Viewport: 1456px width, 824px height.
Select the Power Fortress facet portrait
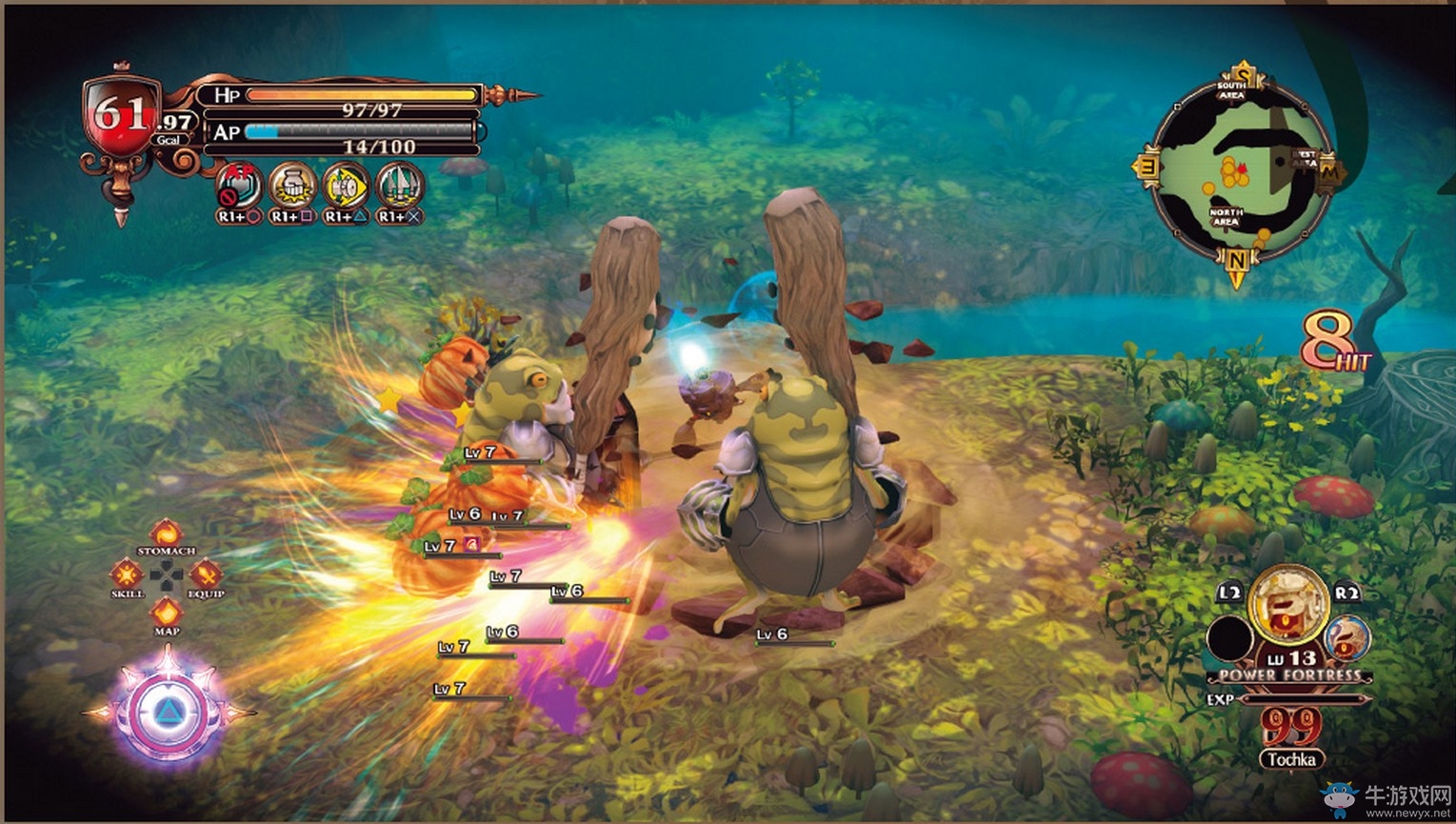[1288, 604]
